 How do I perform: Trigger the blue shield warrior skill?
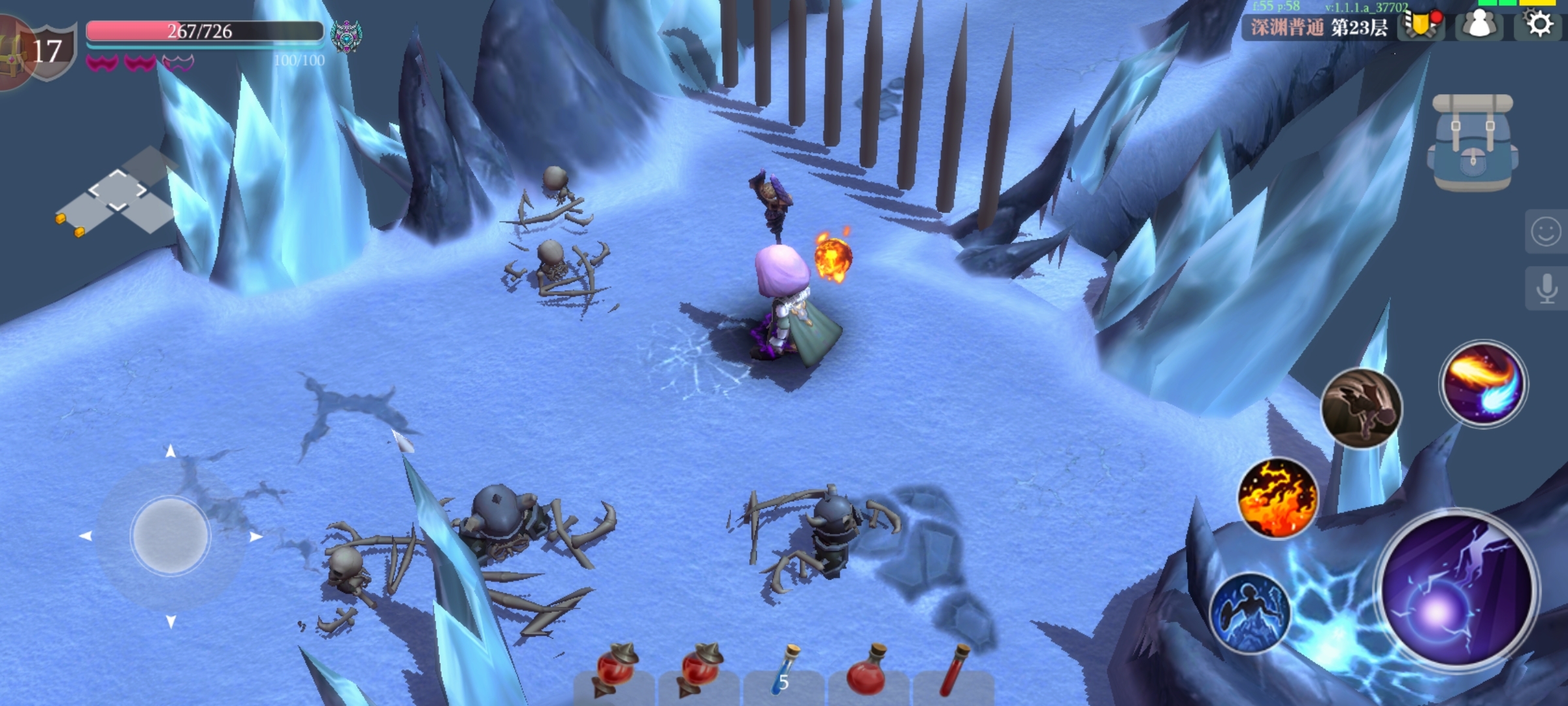(1249, 613)
